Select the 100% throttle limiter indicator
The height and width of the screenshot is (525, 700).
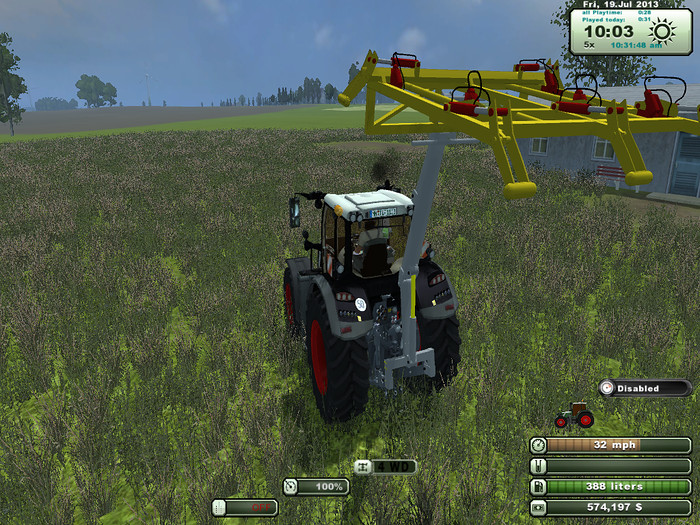(316, 487)
